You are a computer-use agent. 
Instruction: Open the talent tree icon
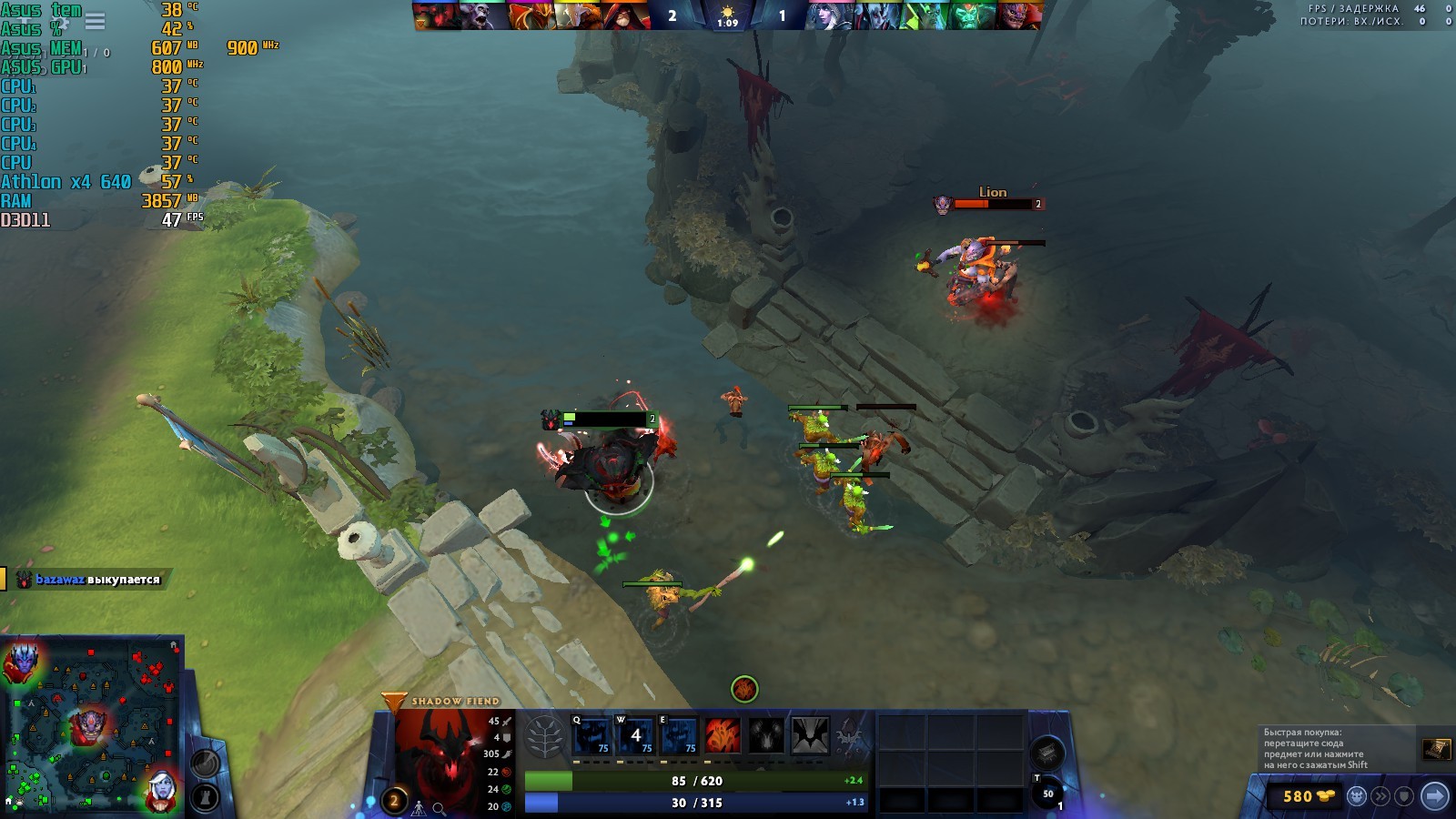pyautogui.click(x=545, y=736)
